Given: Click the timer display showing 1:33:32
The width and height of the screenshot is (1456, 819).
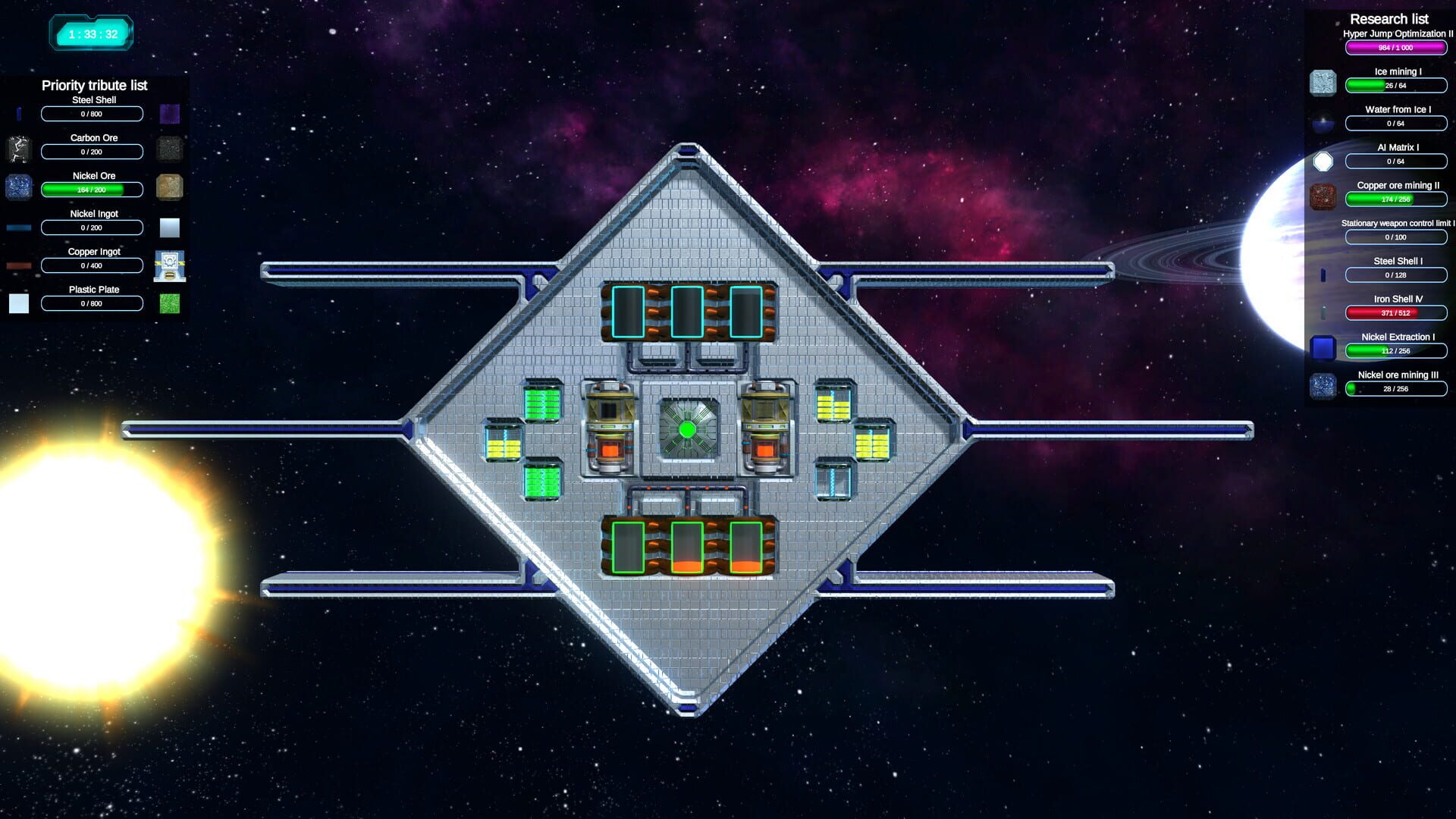Looking at the screenshot, I should tap(91, 33).
